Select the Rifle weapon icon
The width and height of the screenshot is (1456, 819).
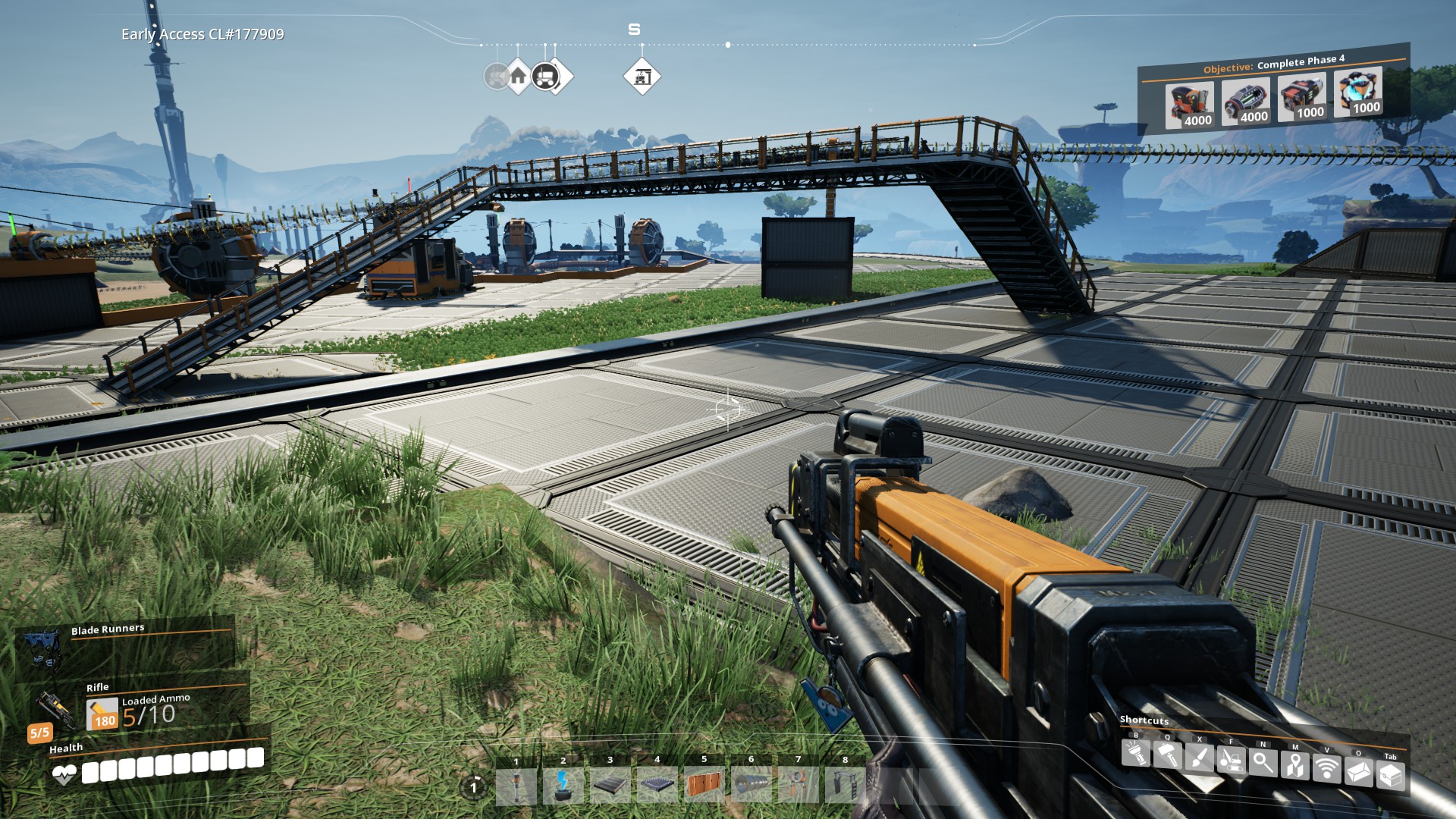(55, 711)
